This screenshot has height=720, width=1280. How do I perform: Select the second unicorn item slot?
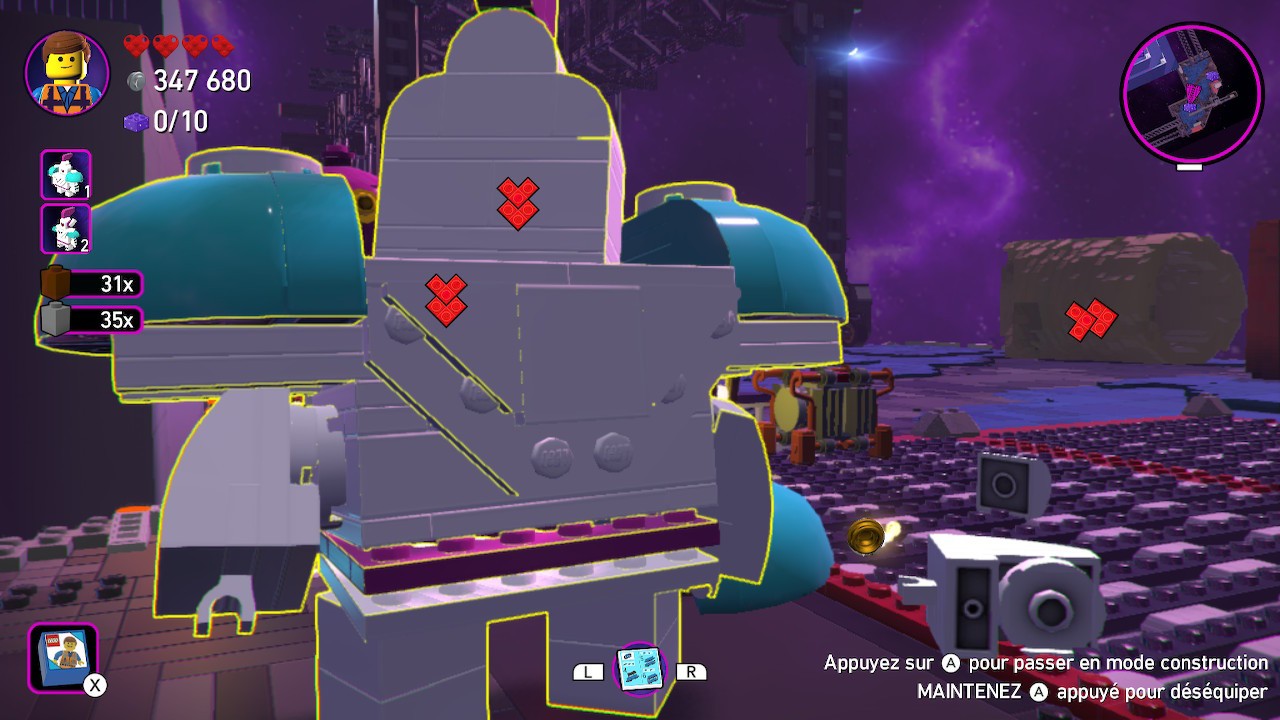click(66, 229)
